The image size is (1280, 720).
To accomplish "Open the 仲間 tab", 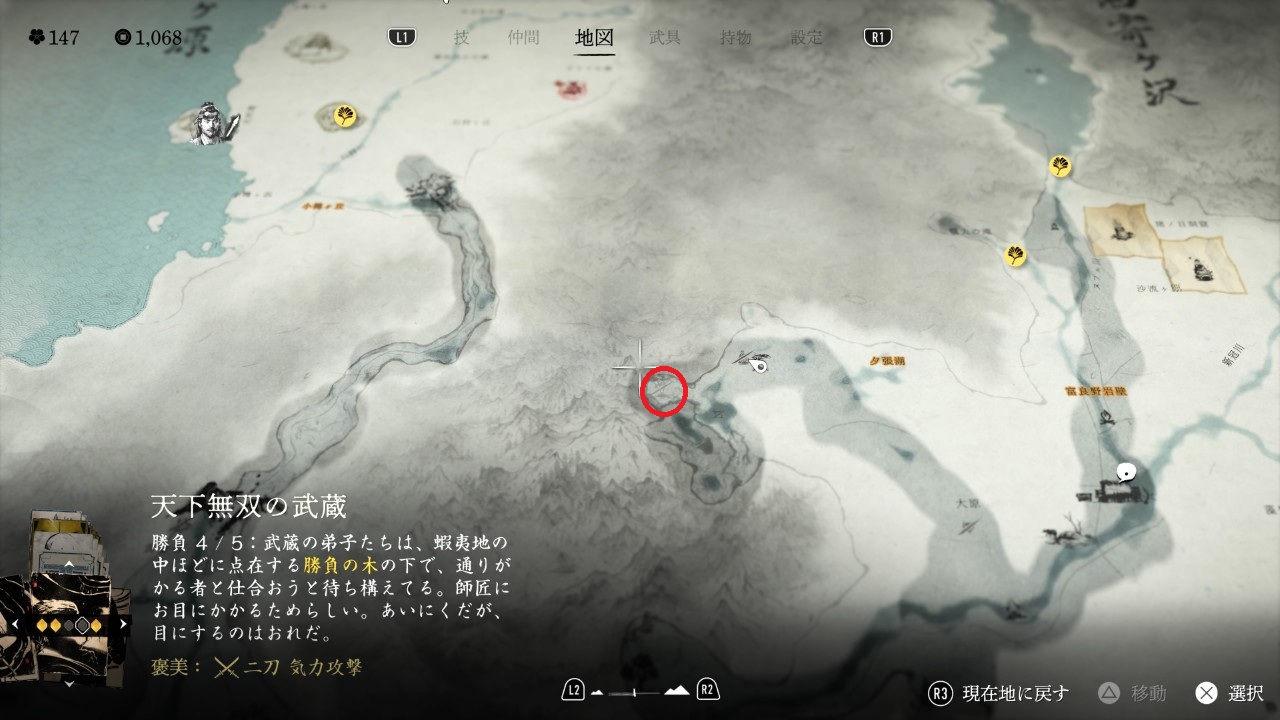I will coord(522,38).
